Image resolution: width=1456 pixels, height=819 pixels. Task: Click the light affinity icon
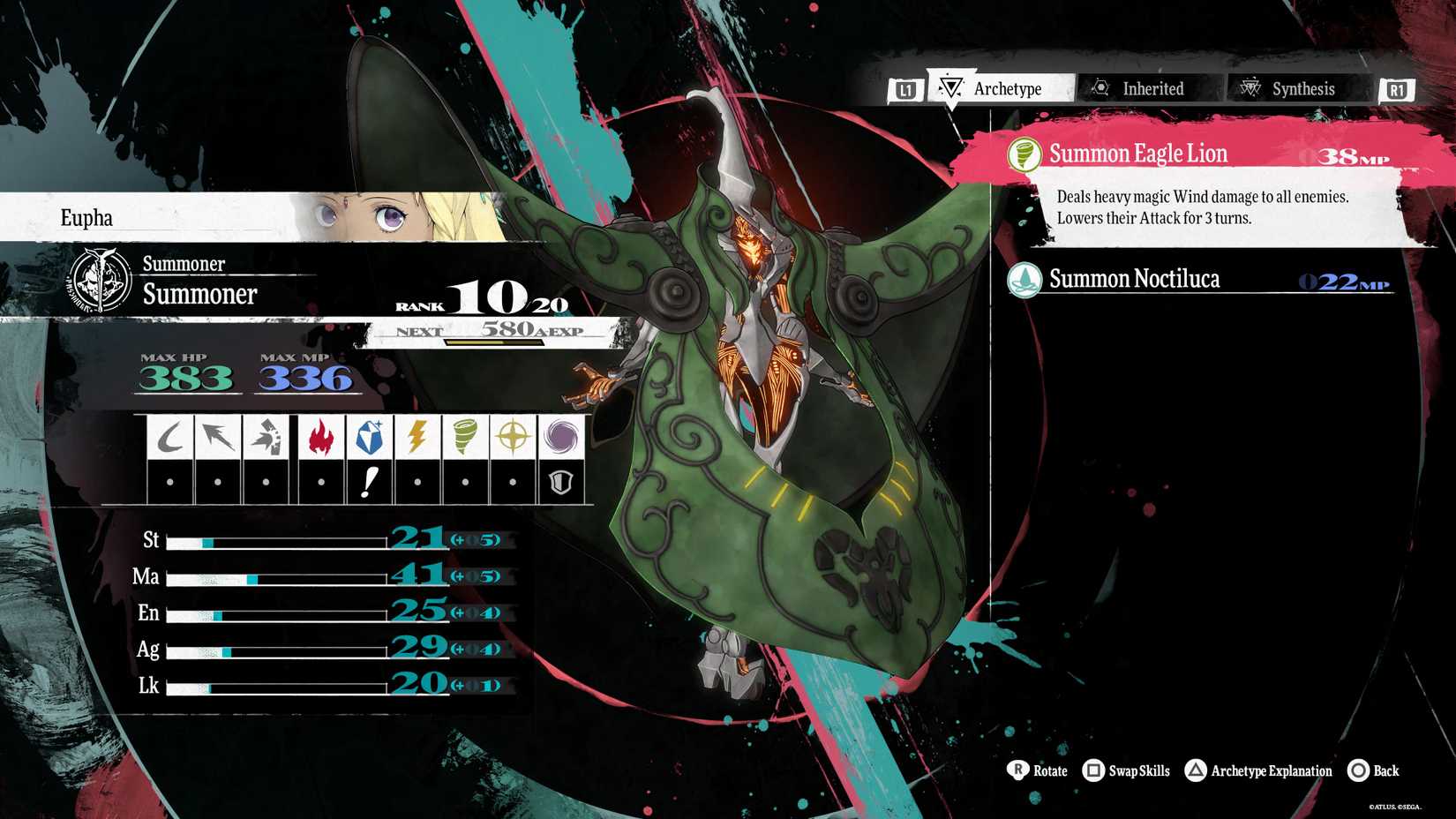click(514, 437)
